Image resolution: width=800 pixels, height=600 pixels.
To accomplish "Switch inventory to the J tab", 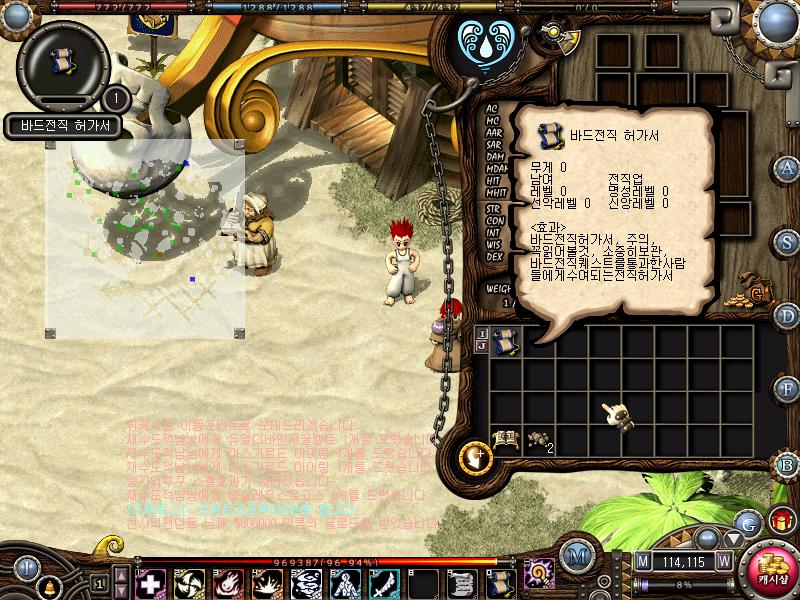I will pos(482,348).
